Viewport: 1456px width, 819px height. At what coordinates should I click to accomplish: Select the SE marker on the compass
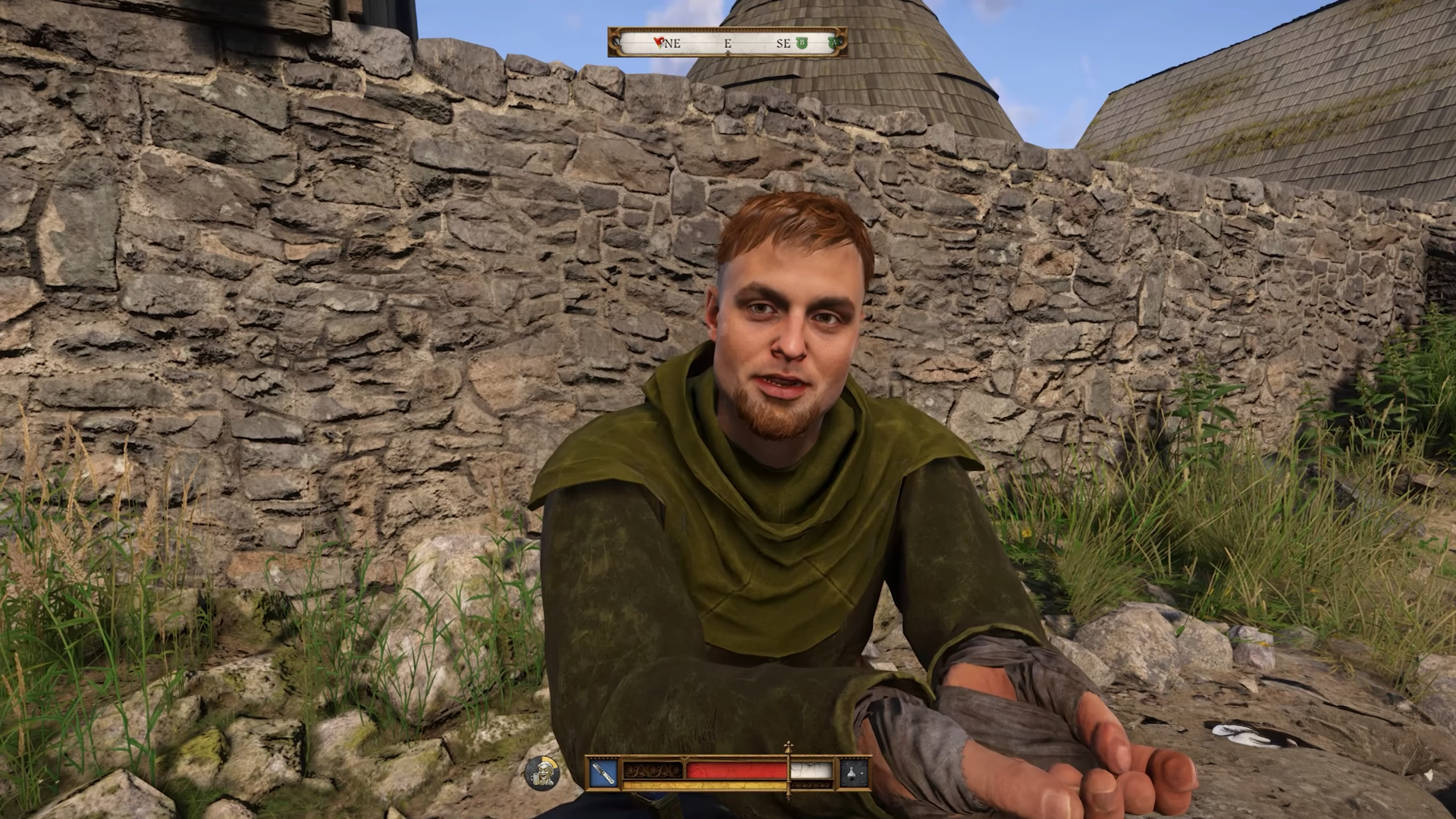click(783, 42)
